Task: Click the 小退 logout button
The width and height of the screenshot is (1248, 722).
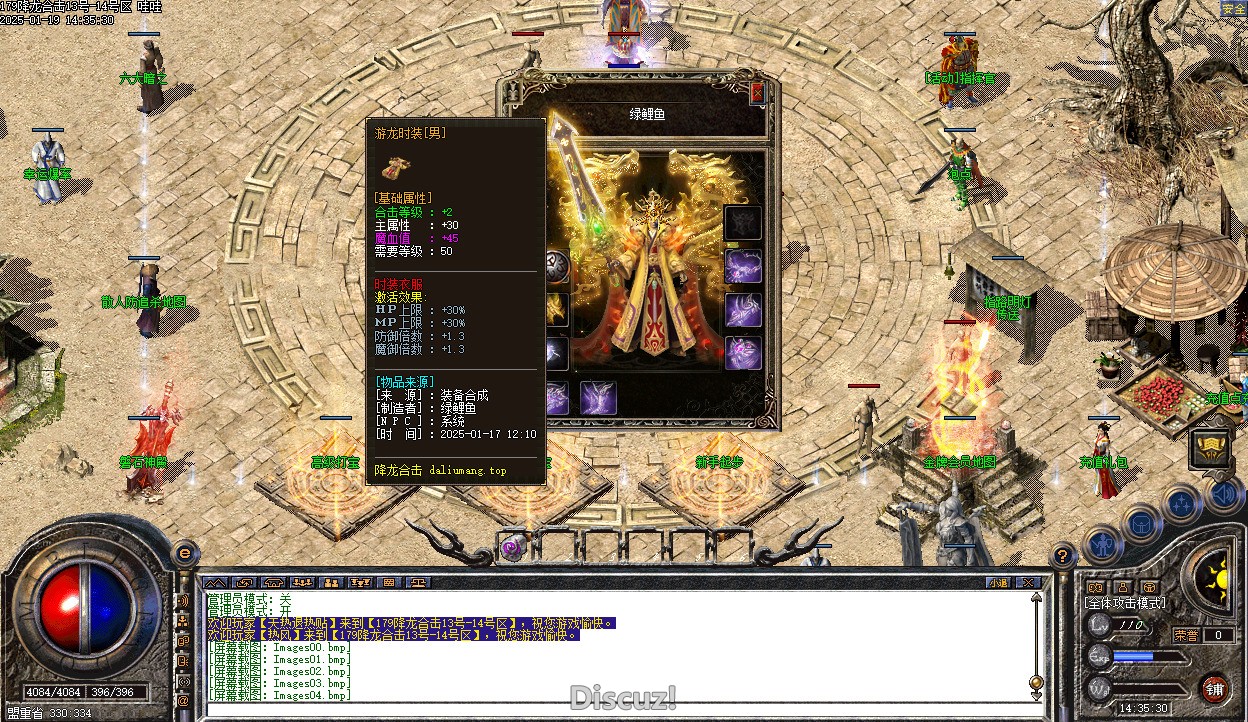Action: pyautogui.click(x=998, y=582)
